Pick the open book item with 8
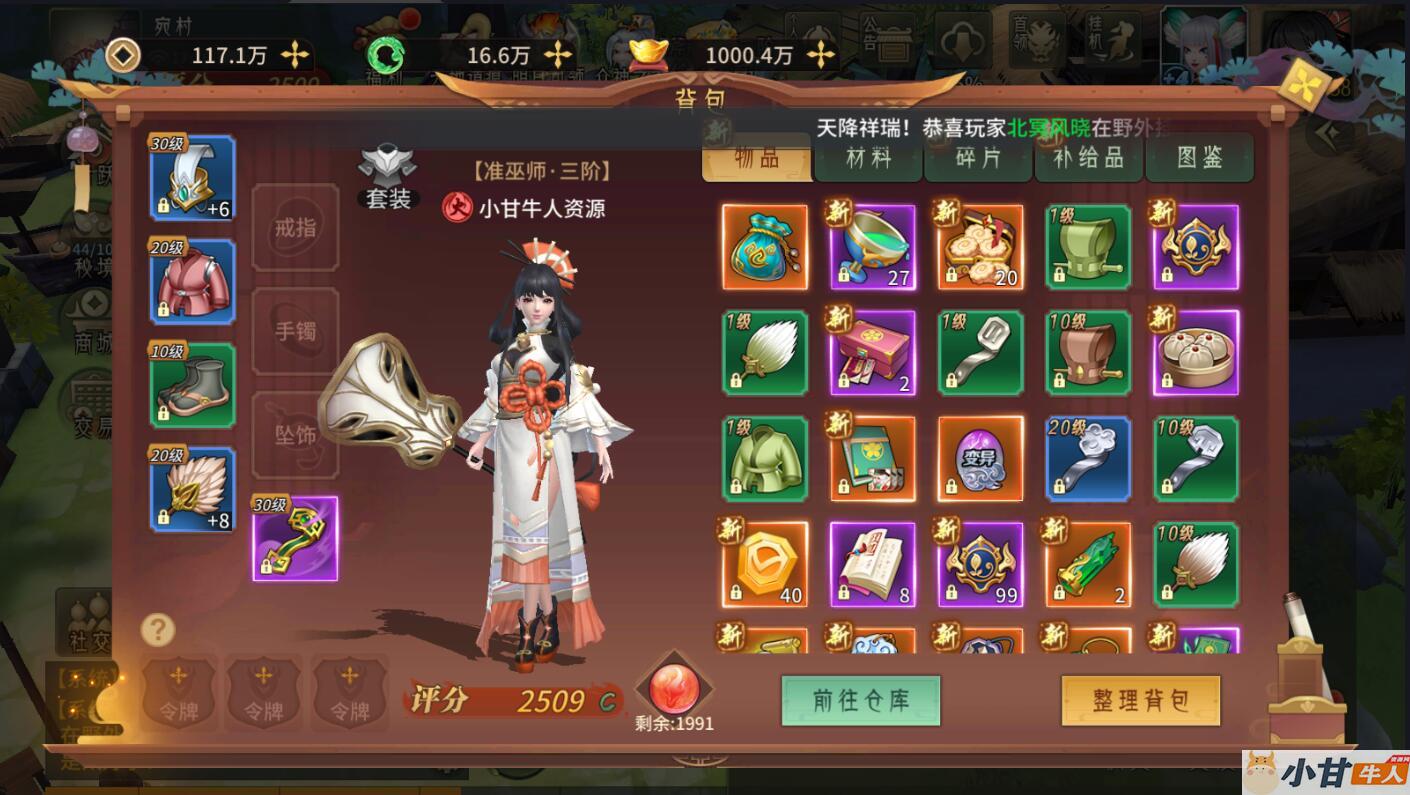Viewport: 1410px width, 795px height. point(873,564)
